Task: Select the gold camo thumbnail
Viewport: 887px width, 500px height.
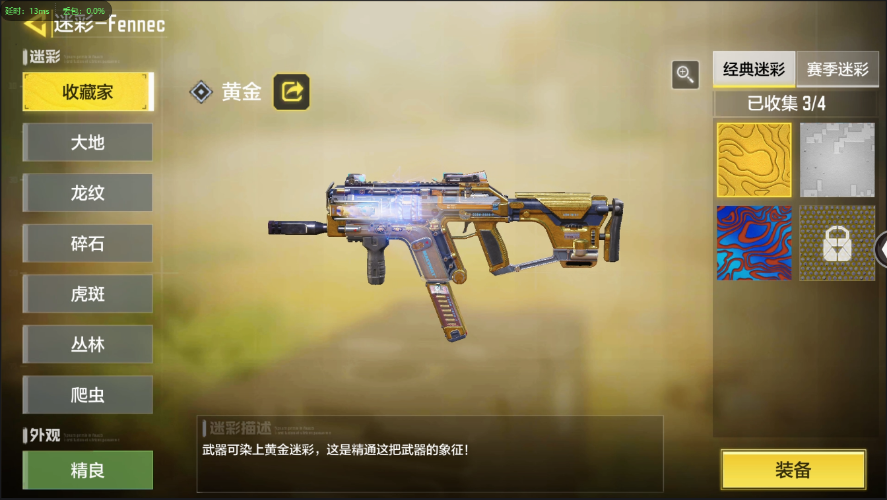Action: [754, 160]
